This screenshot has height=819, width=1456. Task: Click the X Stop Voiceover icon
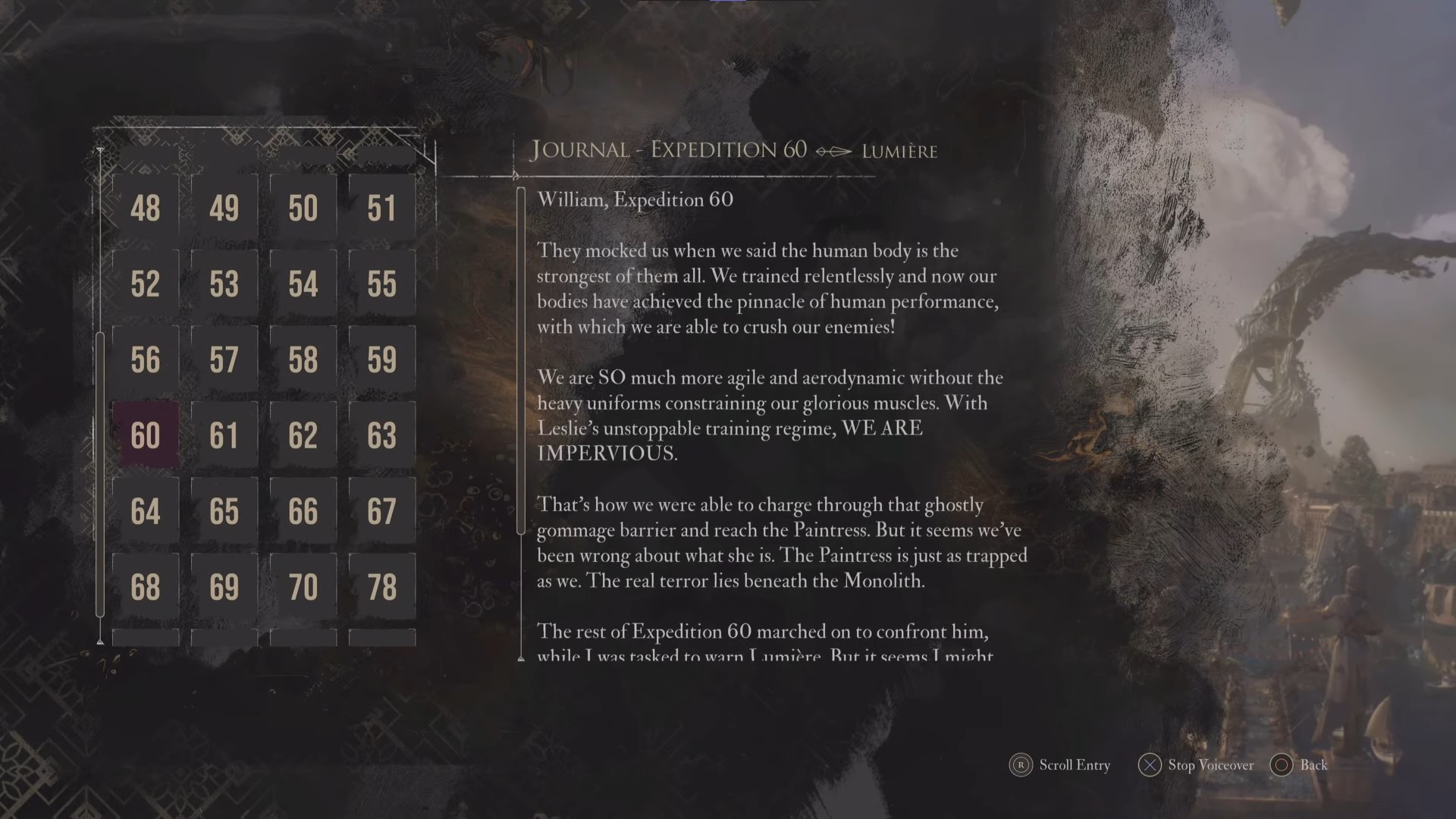point(1150,766)
